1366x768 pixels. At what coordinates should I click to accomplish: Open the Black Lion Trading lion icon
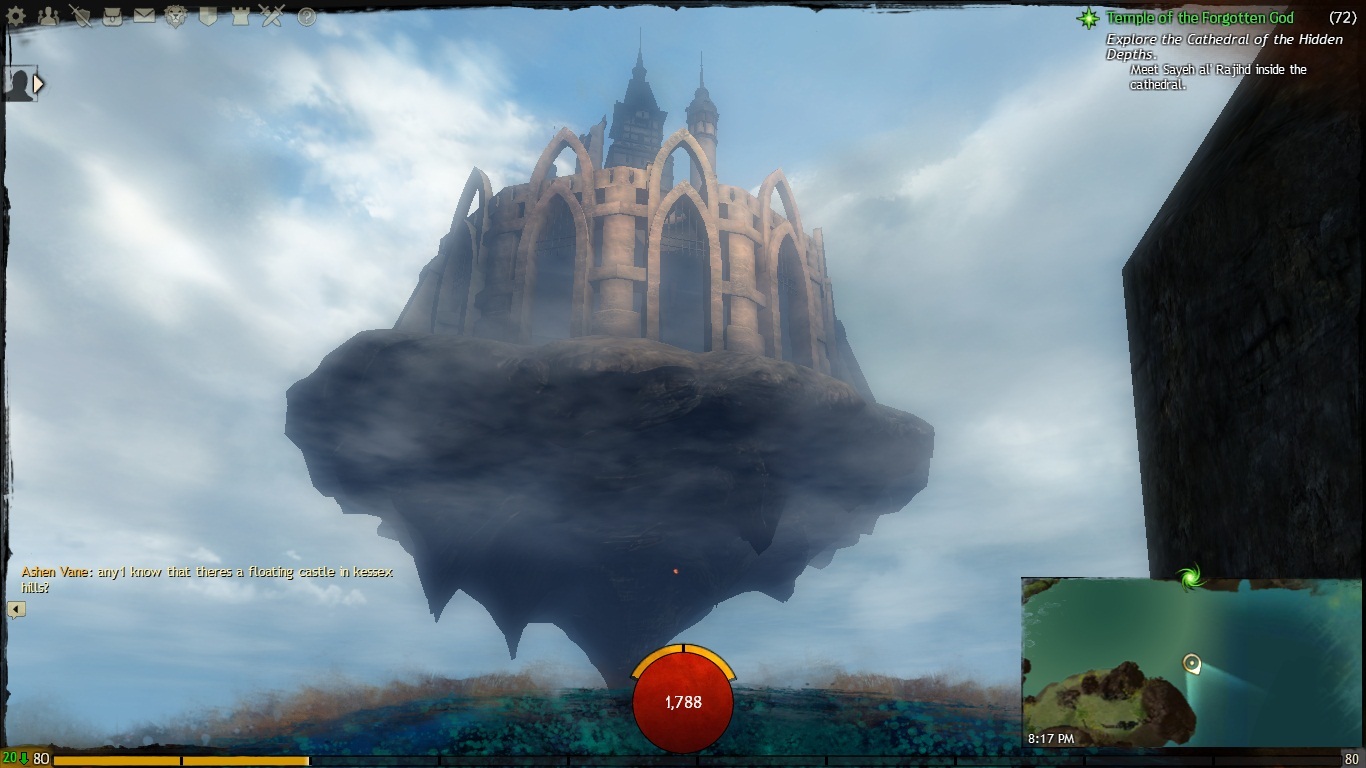176,16
